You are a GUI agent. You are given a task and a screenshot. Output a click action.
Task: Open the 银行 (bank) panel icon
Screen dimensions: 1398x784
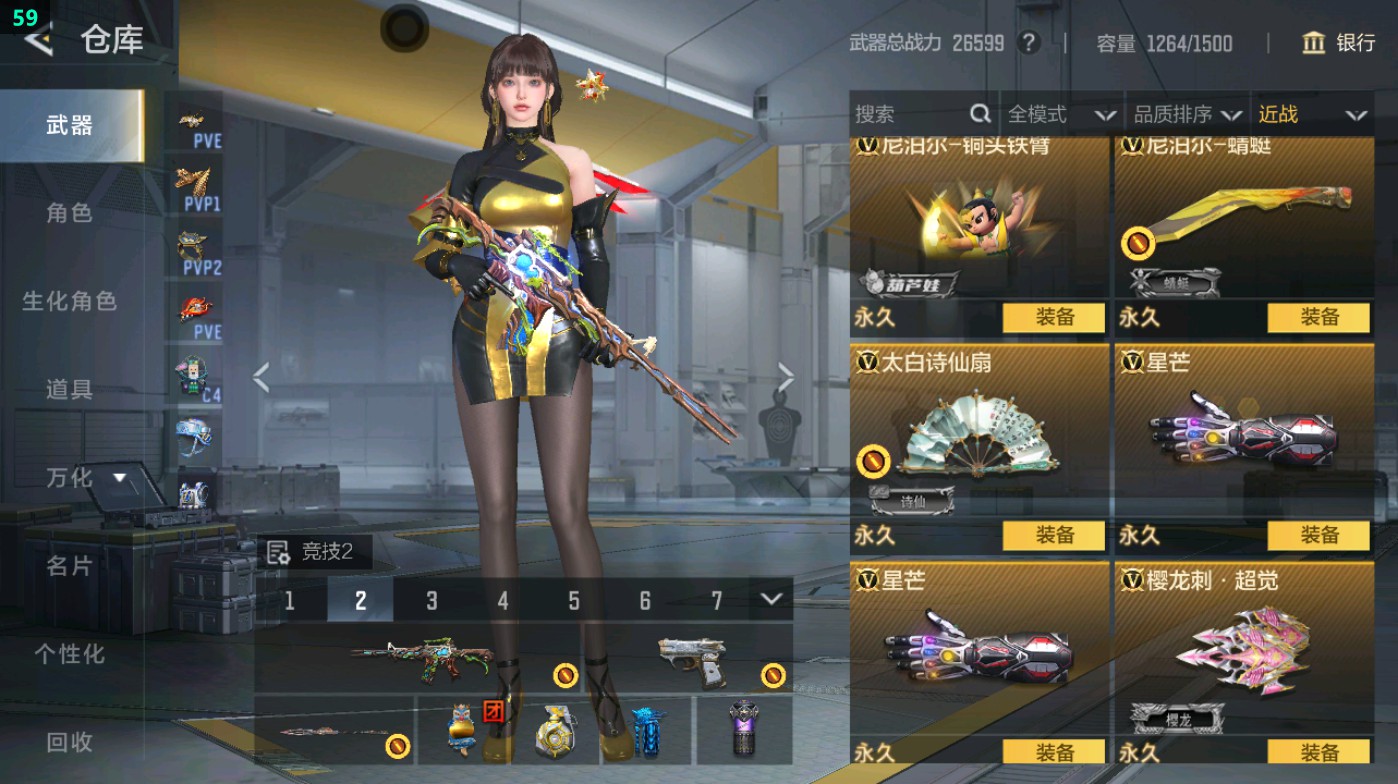1314,44
